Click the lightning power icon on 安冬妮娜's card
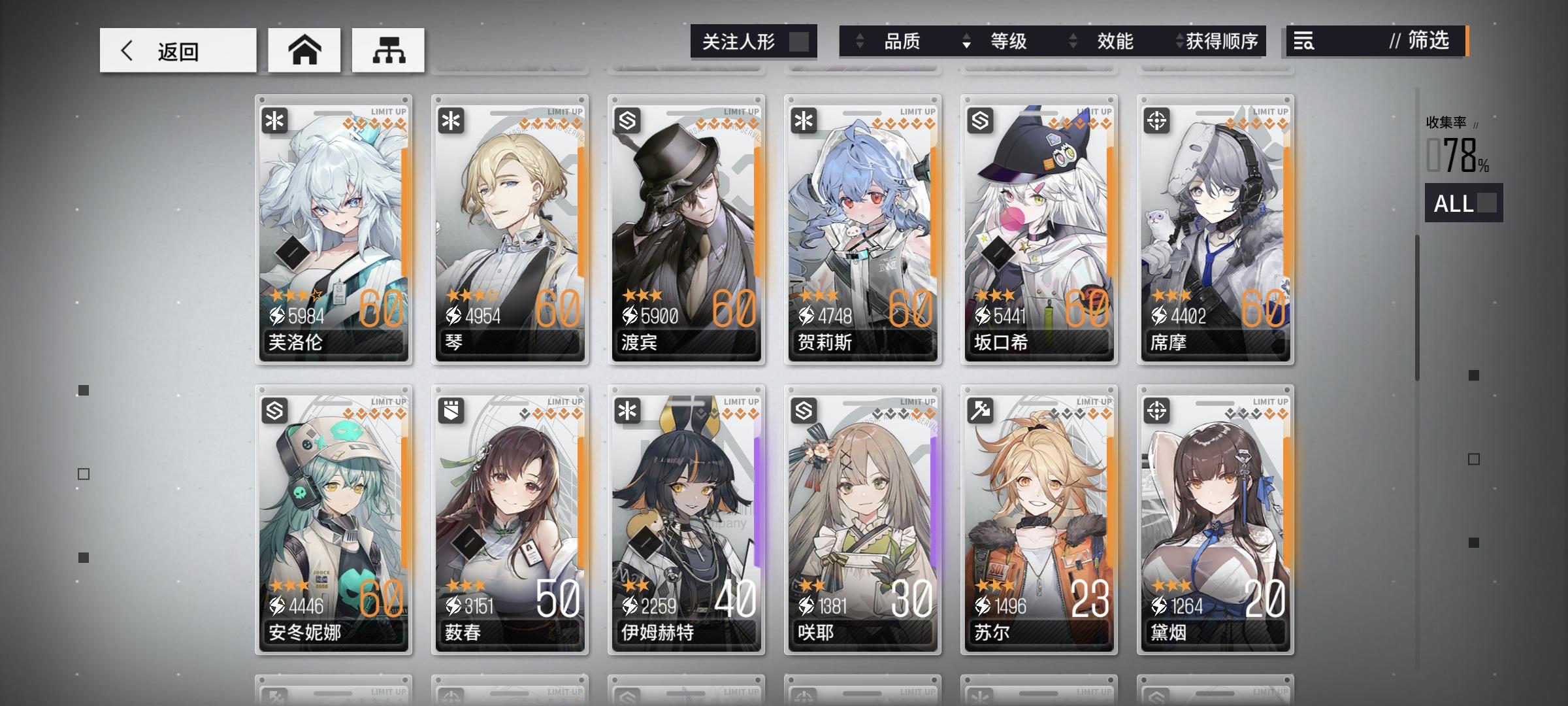 pyautogui.click(x=279, y=605)
